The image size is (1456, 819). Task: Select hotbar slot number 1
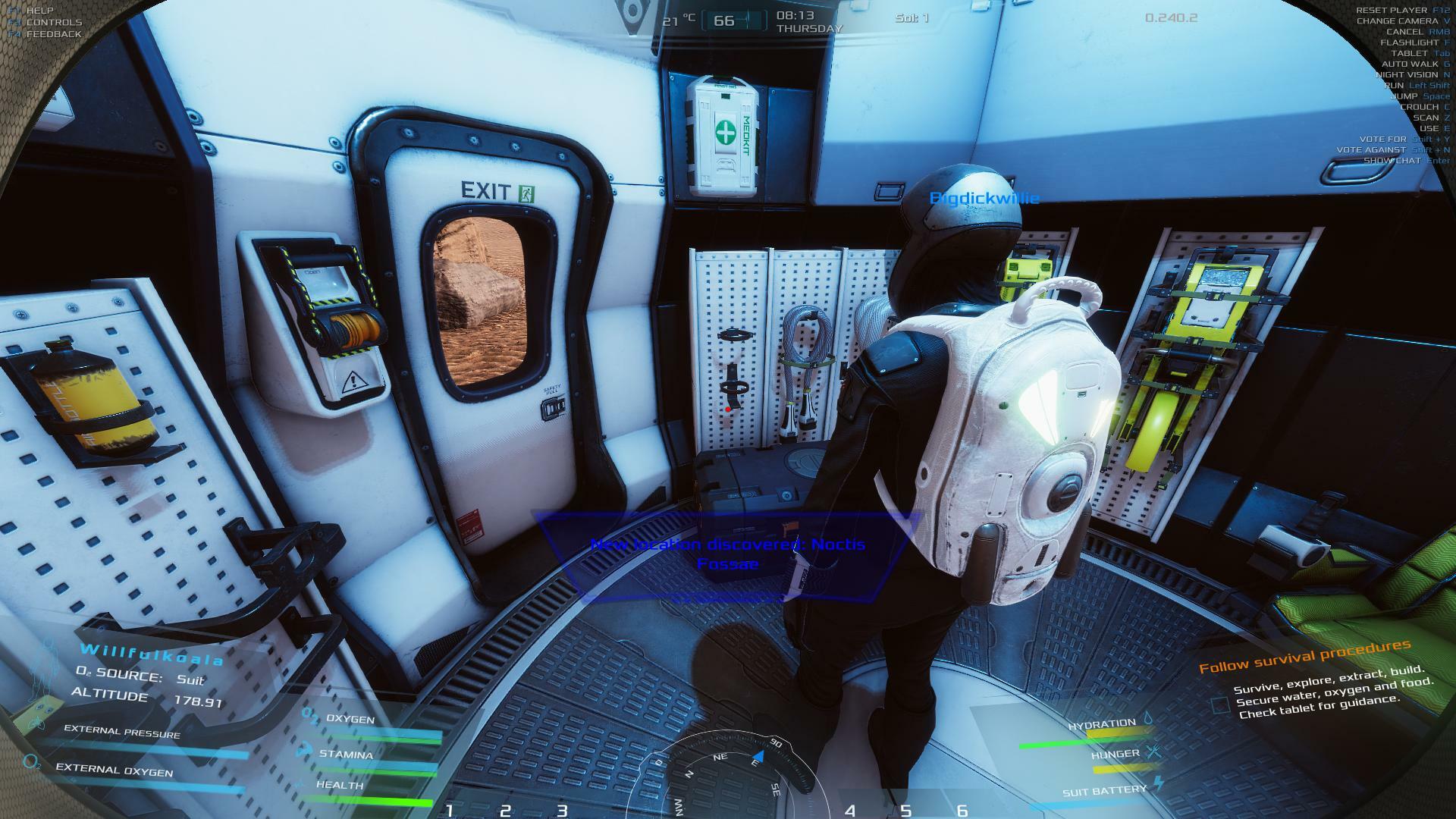[x=450, y=810]
